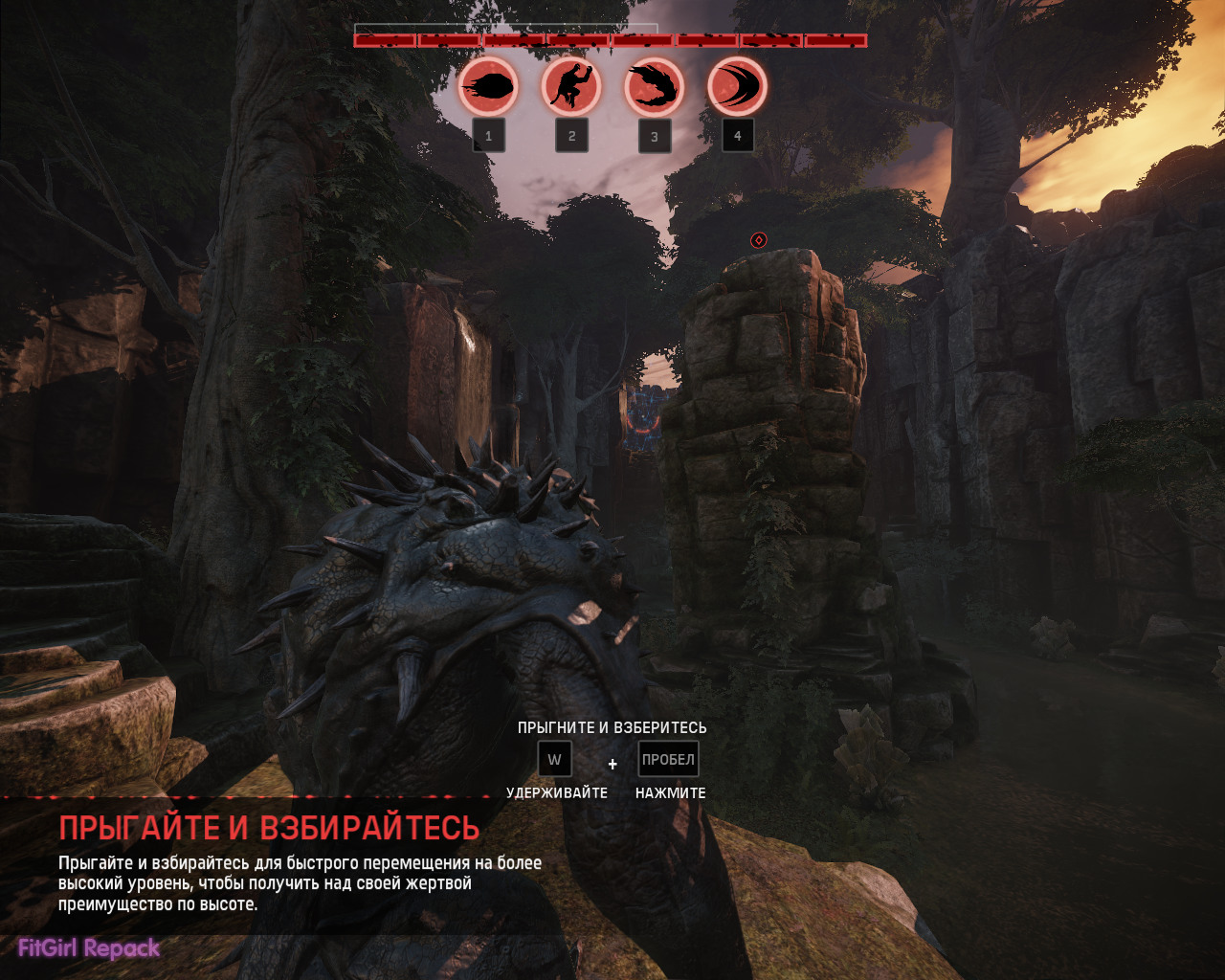This screenshot has width=1225, height=980.
Task: Use the Fire Breath ability icon
Action: (x=655, y=87)
